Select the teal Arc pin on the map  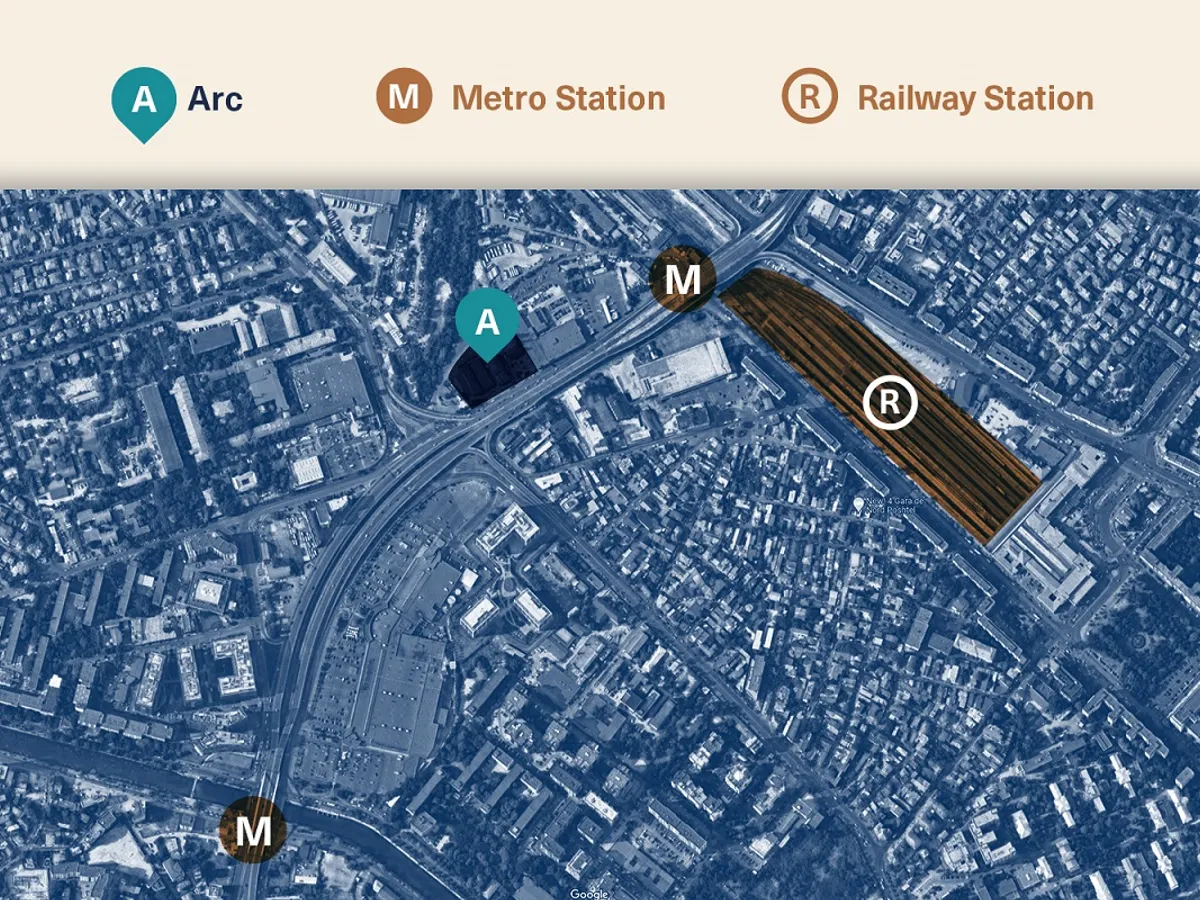(x=487, y=322)
